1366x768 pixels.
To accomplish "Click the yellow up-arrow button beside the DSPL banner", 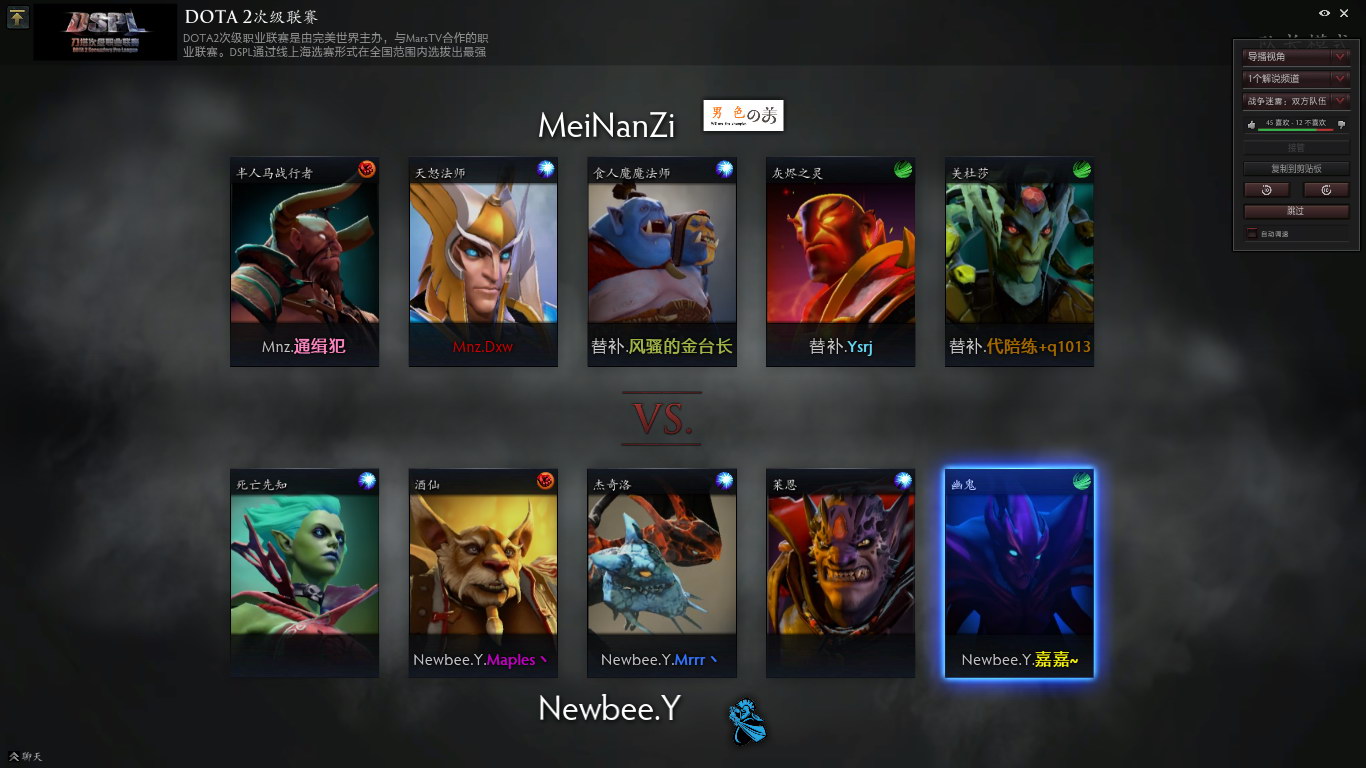I will point(18,18).
